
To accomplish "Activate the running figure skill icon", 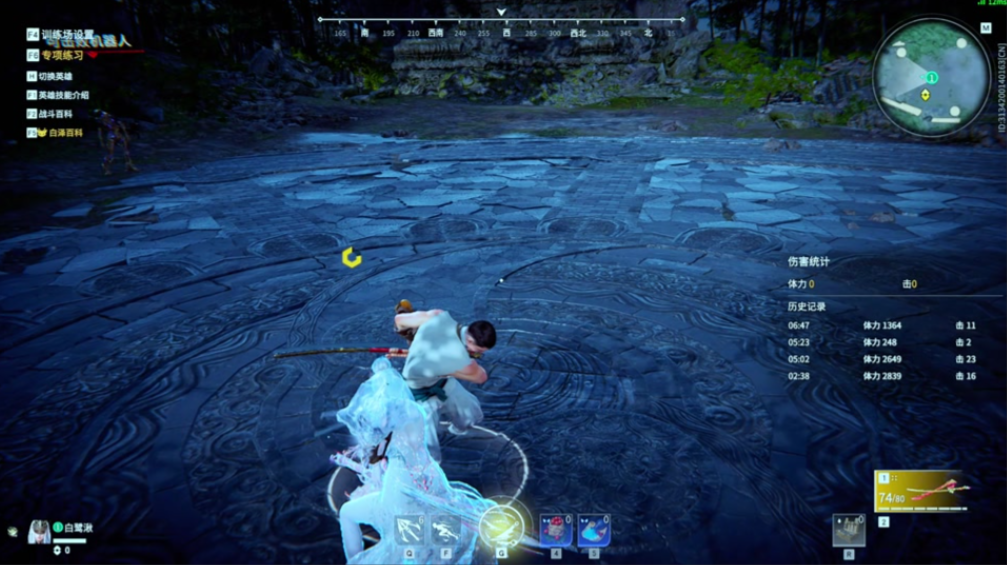I will [x=446, y=529].
